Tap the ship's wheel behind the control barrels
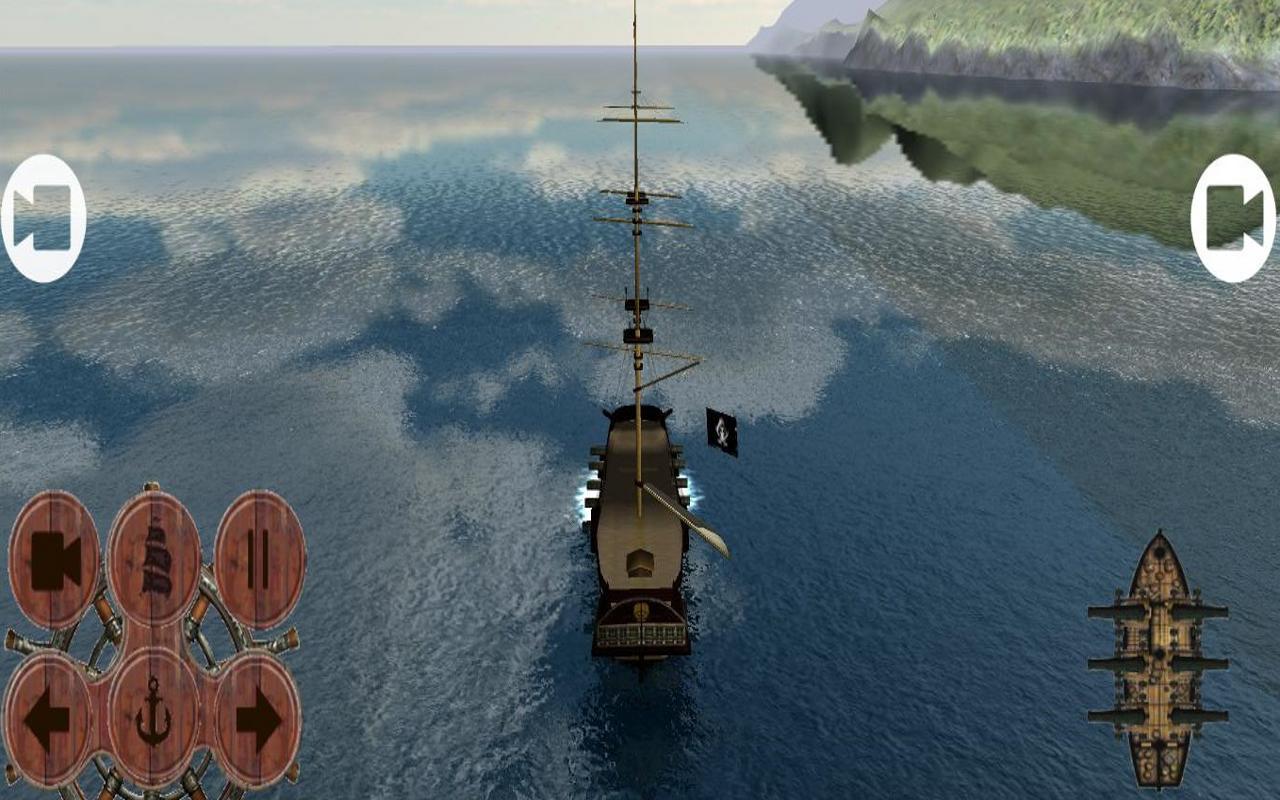This screenshot has height=800, width=1280. [155, 640]
